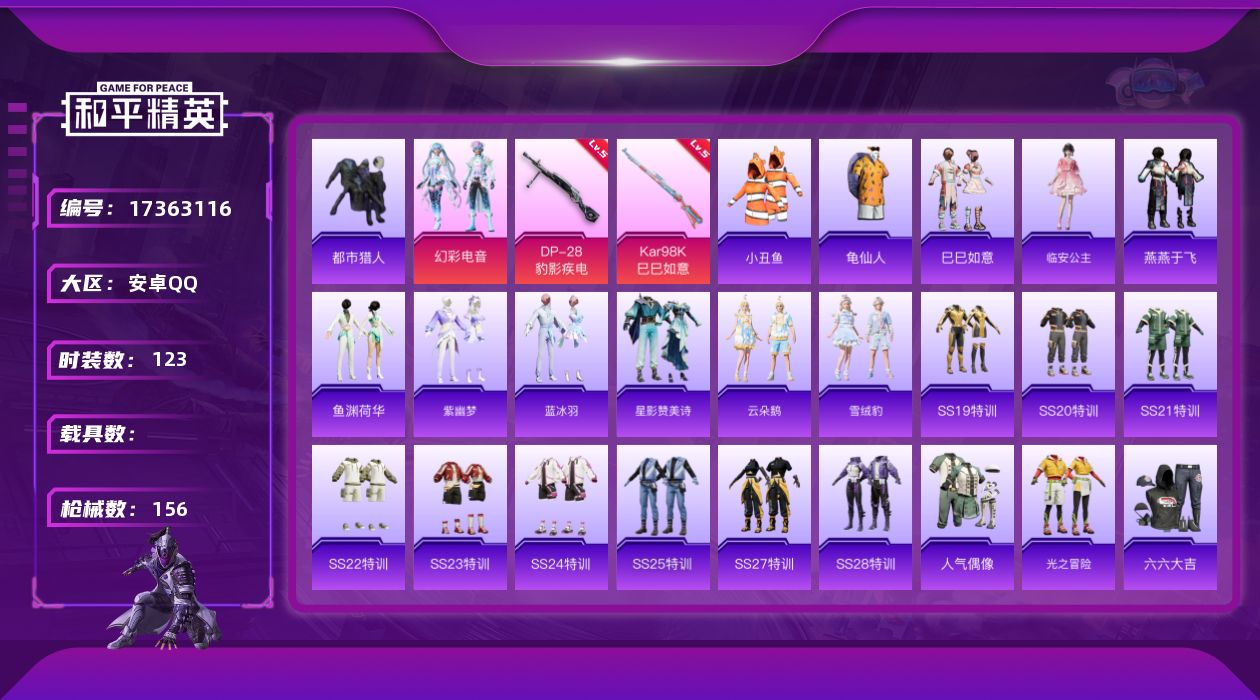Screen dimensions: 1260x700
Task: Select the 鱼渊荷华 outfit tile
Action: [x=358, y=363]
